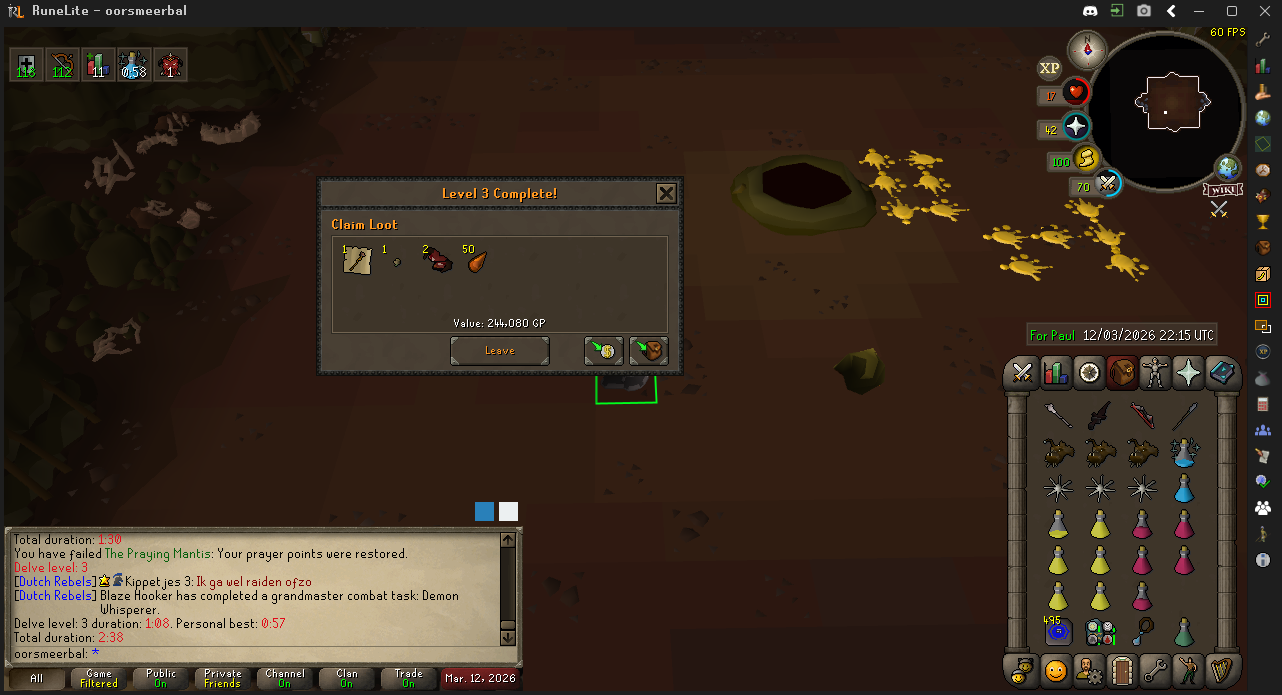Minimize the RuneLite window

(1202, 11)
